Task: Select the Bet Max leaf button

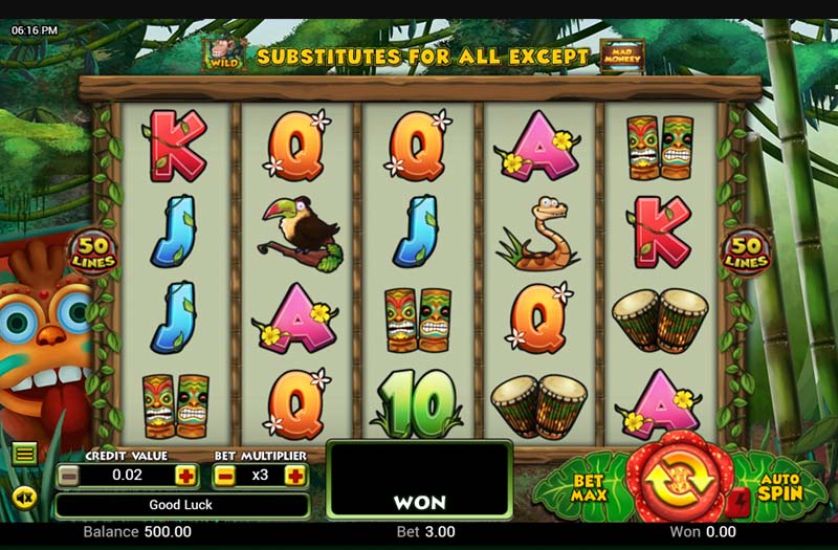Action: click(590, 487)
